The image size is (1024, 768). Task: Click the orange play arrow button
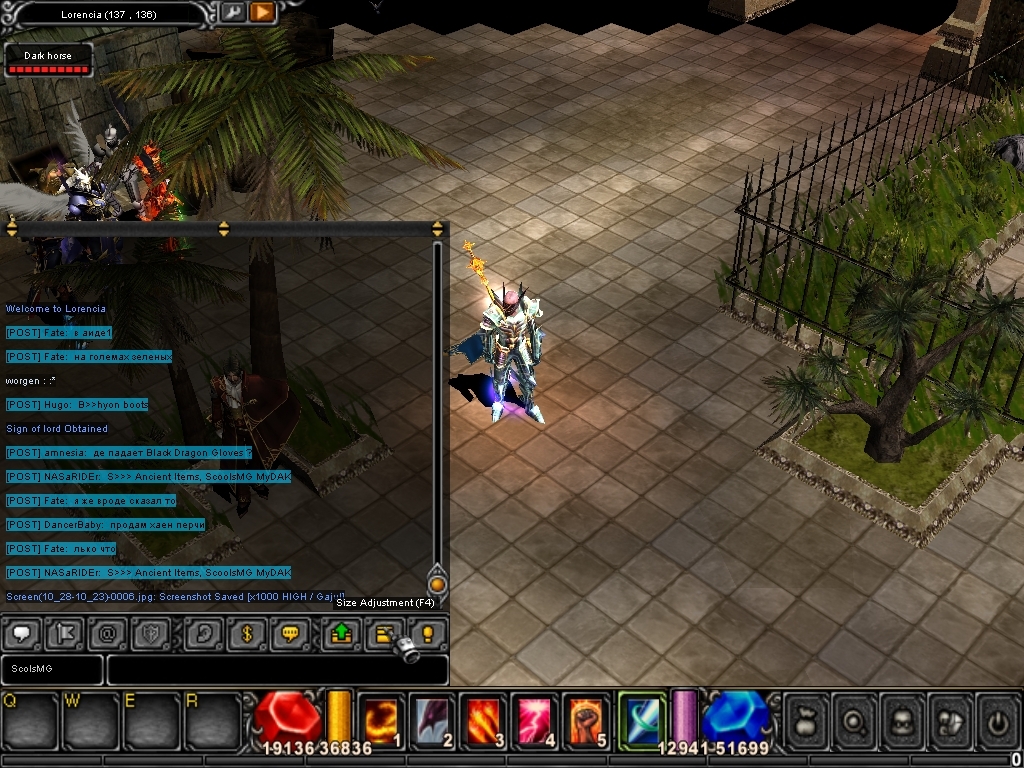click(x=261, y=12)
